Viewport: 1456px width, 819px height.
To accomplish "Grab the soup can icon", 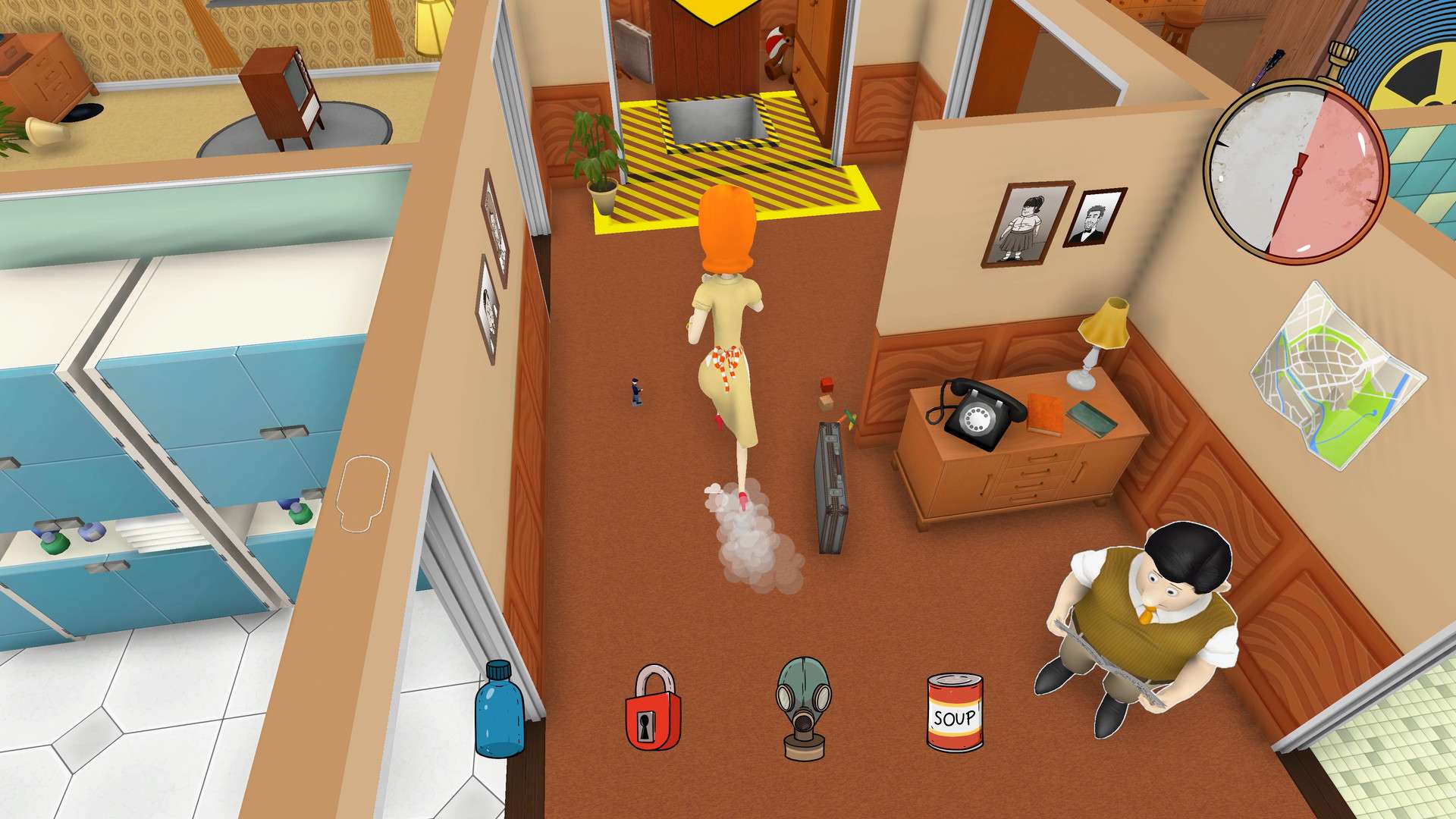I will point(955,713).
